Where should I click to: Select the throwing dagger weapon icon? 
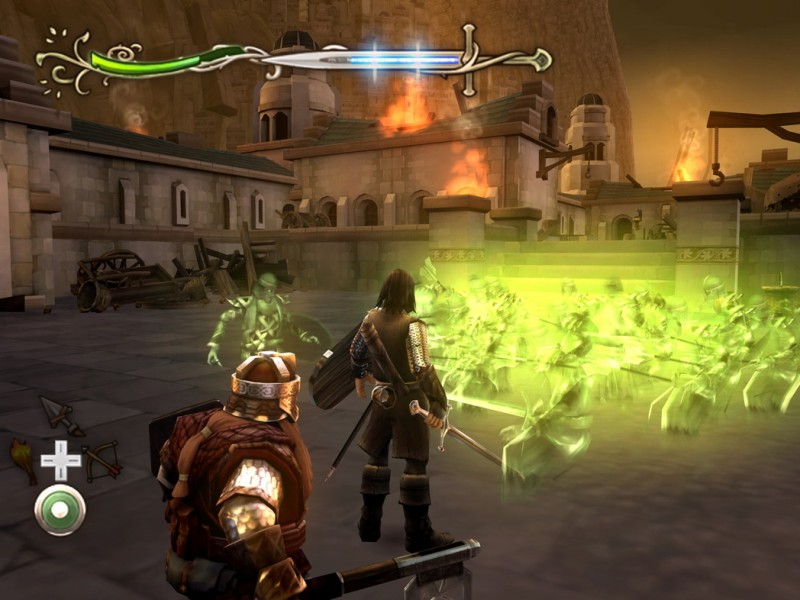(x=60, y=414)
